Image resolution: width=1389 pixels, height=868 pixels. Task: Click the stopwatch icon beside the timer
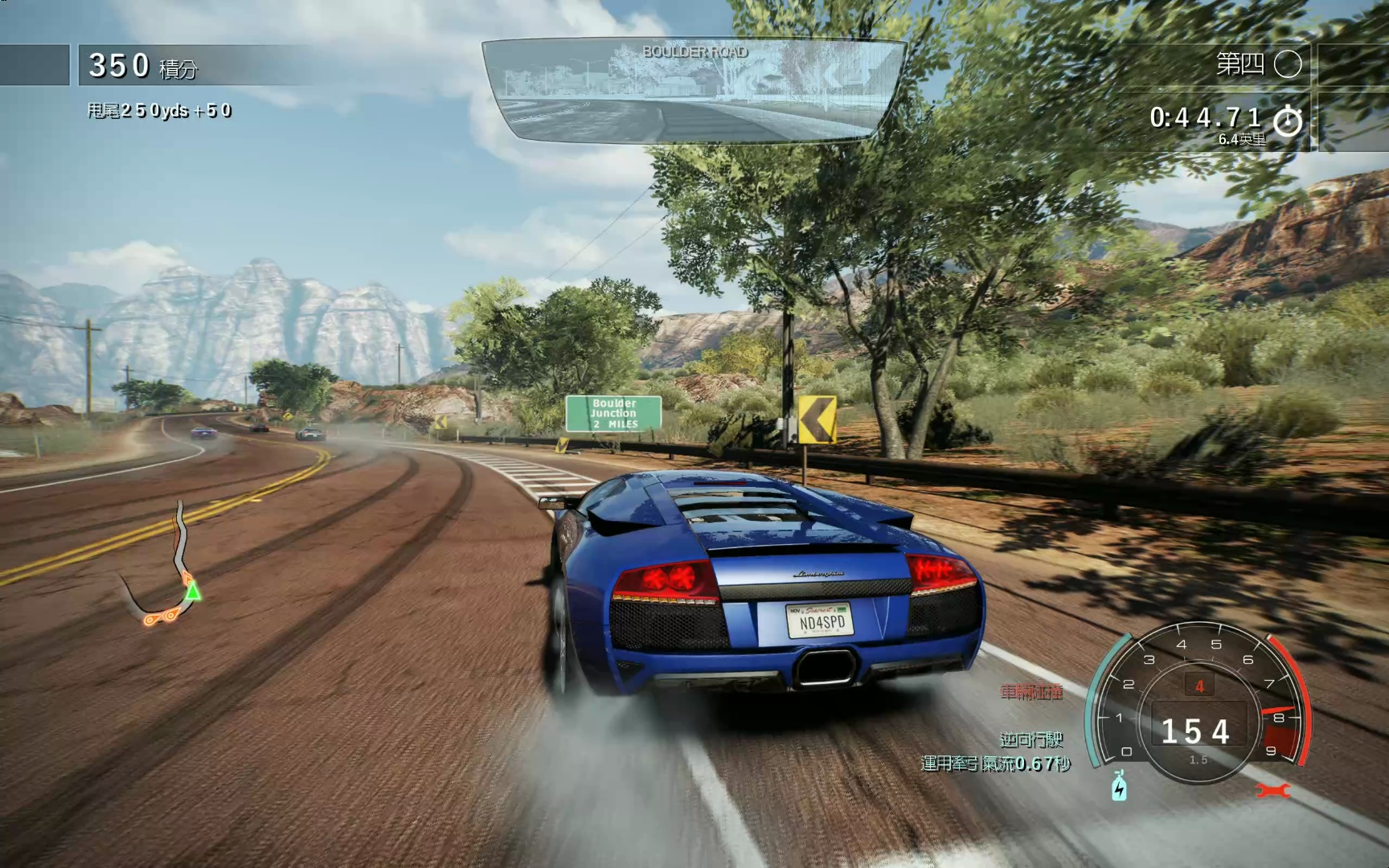click(1288, 121)
